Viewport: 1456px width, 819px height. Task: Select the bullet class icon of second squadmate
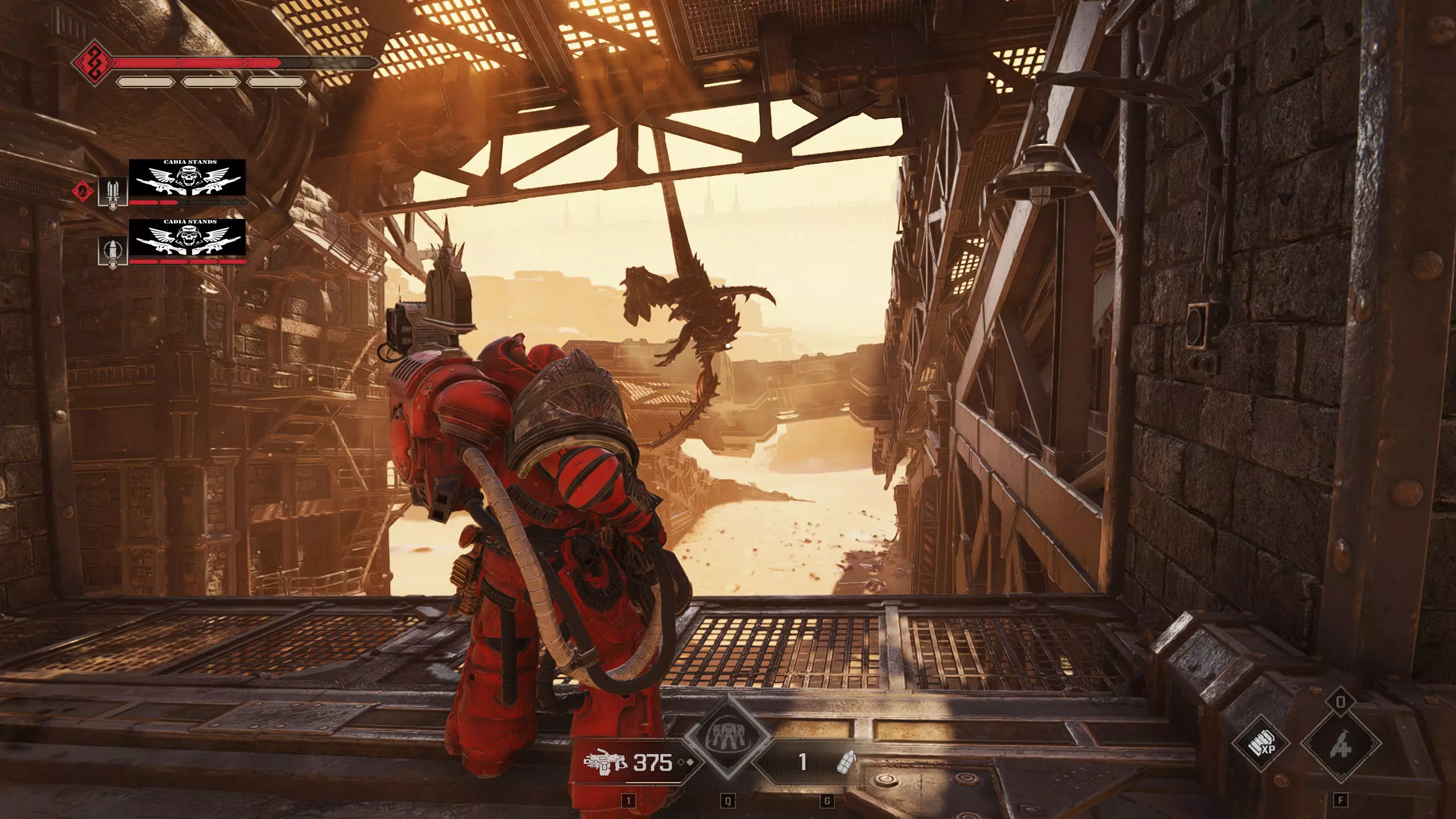click(x=113, y=251)
